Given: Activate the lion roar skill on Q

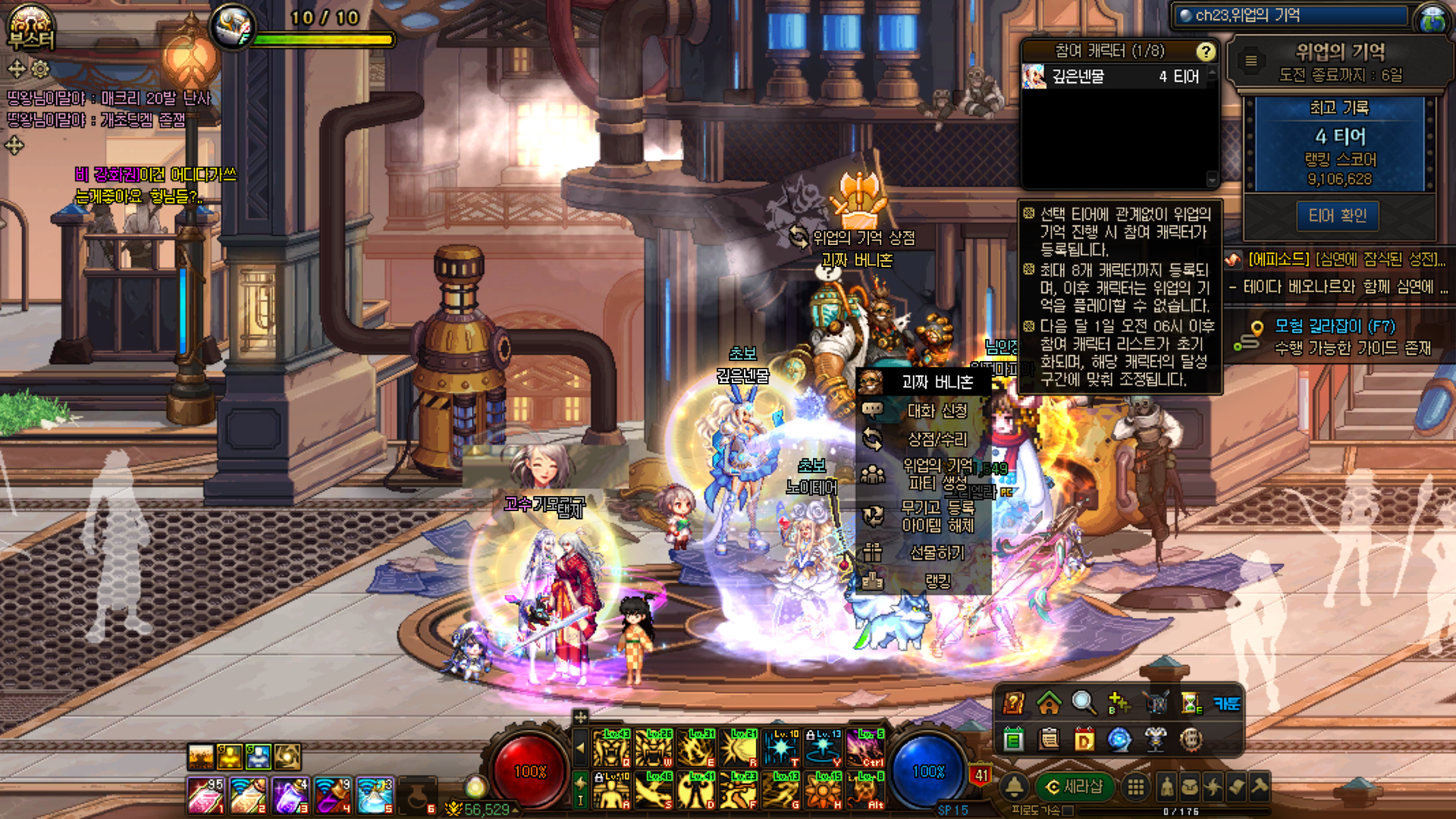Looking at the screenshot, I should point(611,748).
